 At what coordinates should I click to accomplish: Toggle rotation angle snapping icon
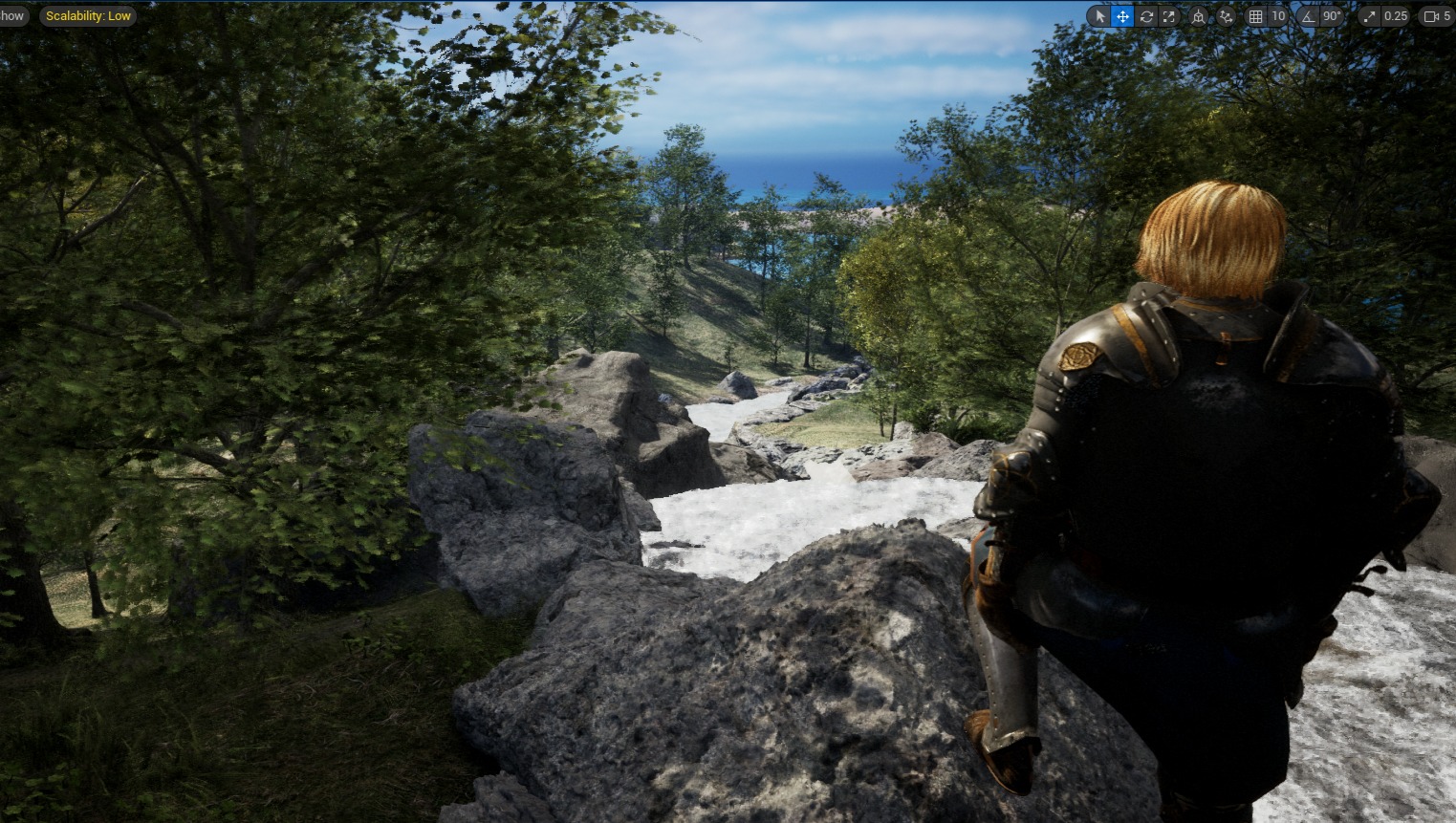pyautogui.click(x=1309, y=16)
